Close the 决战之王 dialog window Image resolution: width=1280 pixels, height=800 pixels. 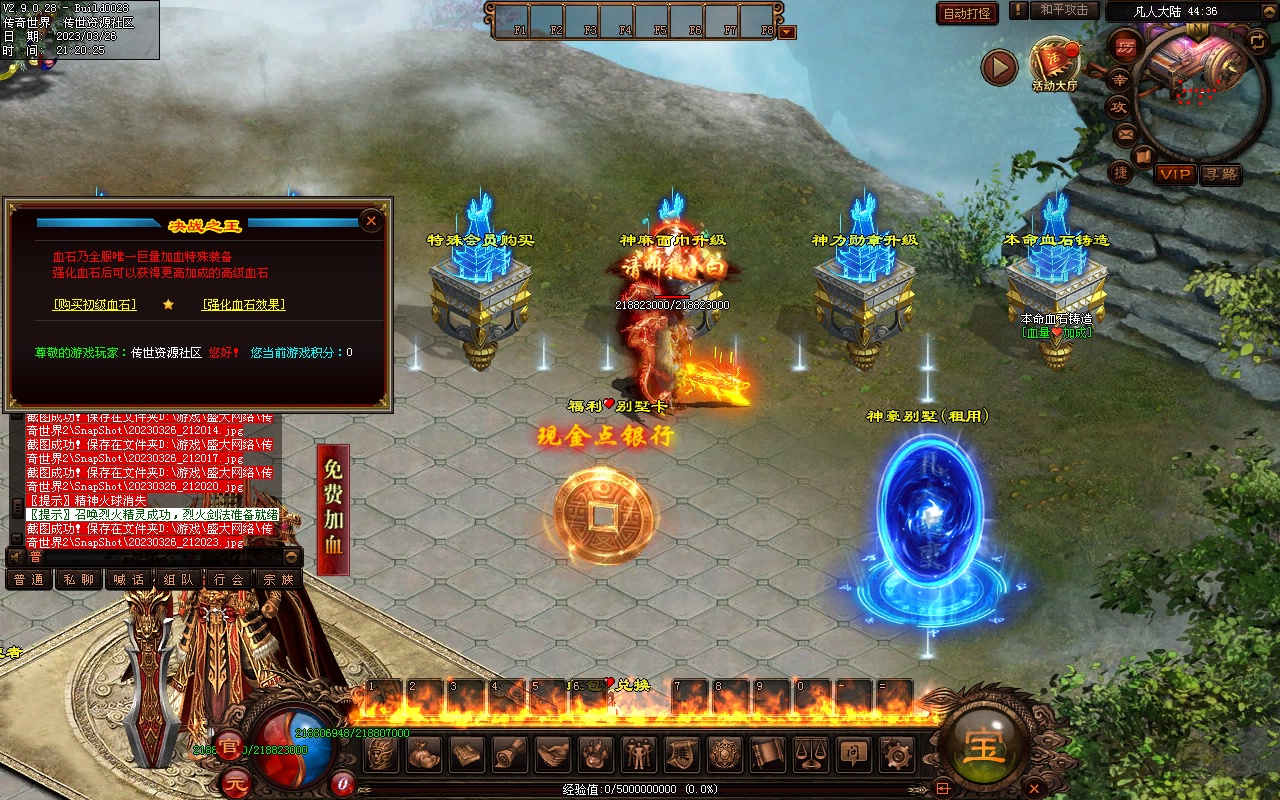371,221
